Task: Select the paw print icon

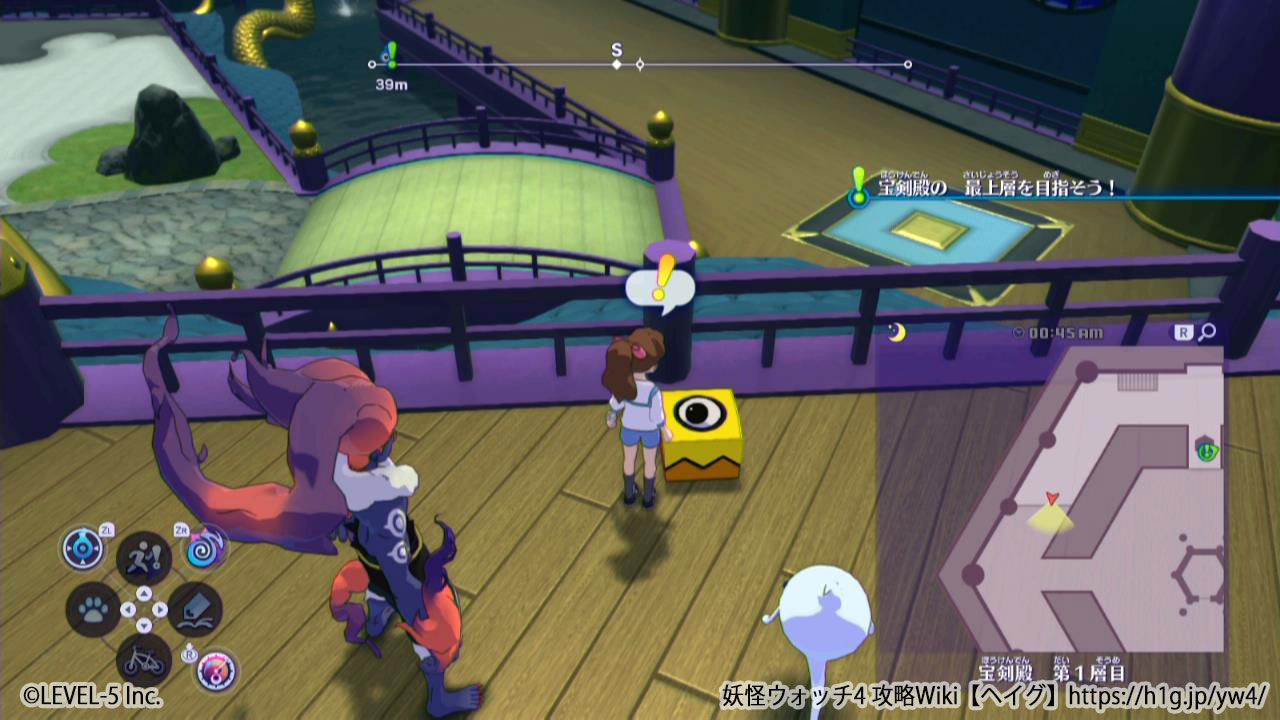Action: pos(92,609)
